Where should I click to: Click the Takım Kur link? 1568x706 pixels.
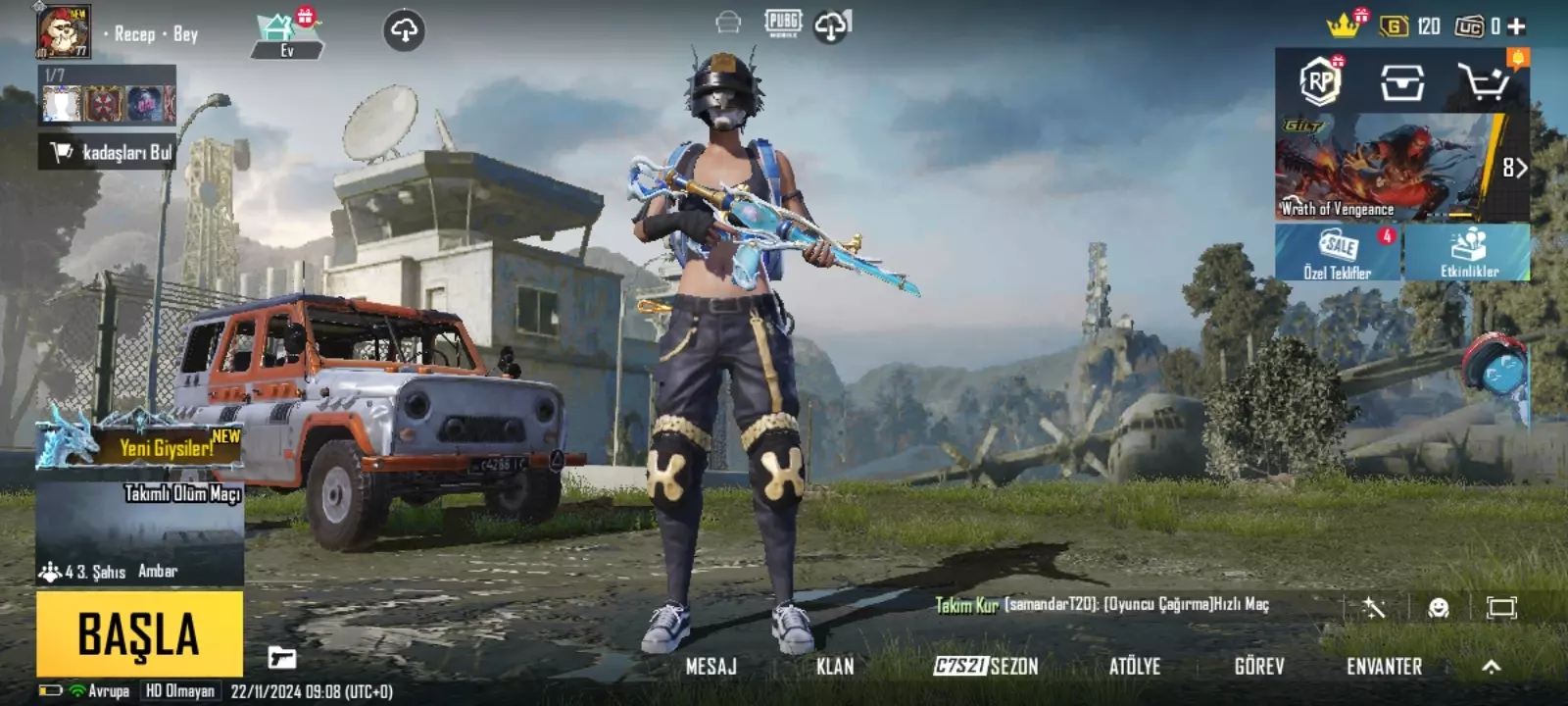[965, 606]
